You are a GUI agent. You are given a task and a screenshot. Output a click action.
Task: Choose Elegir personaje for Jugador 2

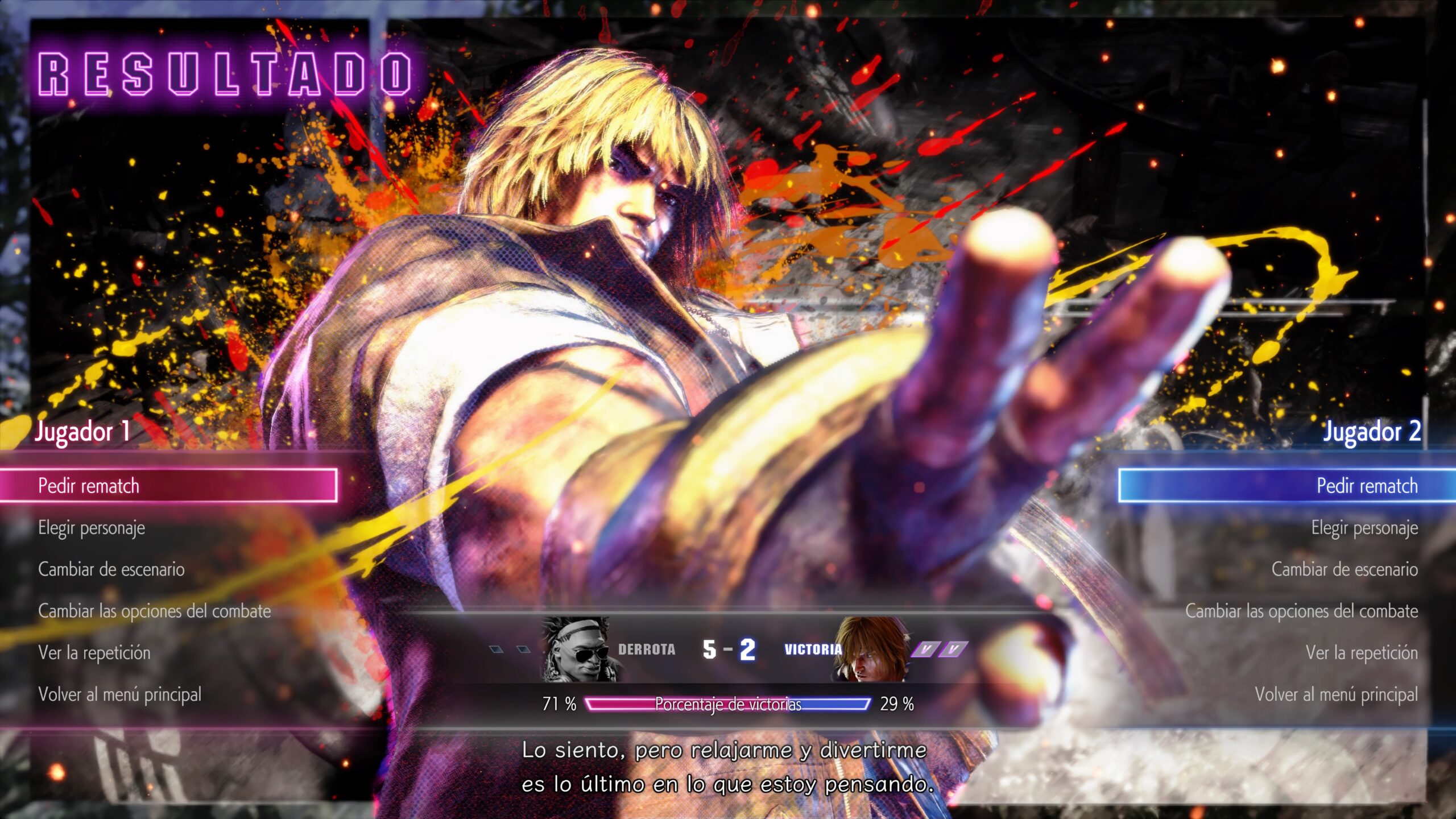pos(1364,528)
